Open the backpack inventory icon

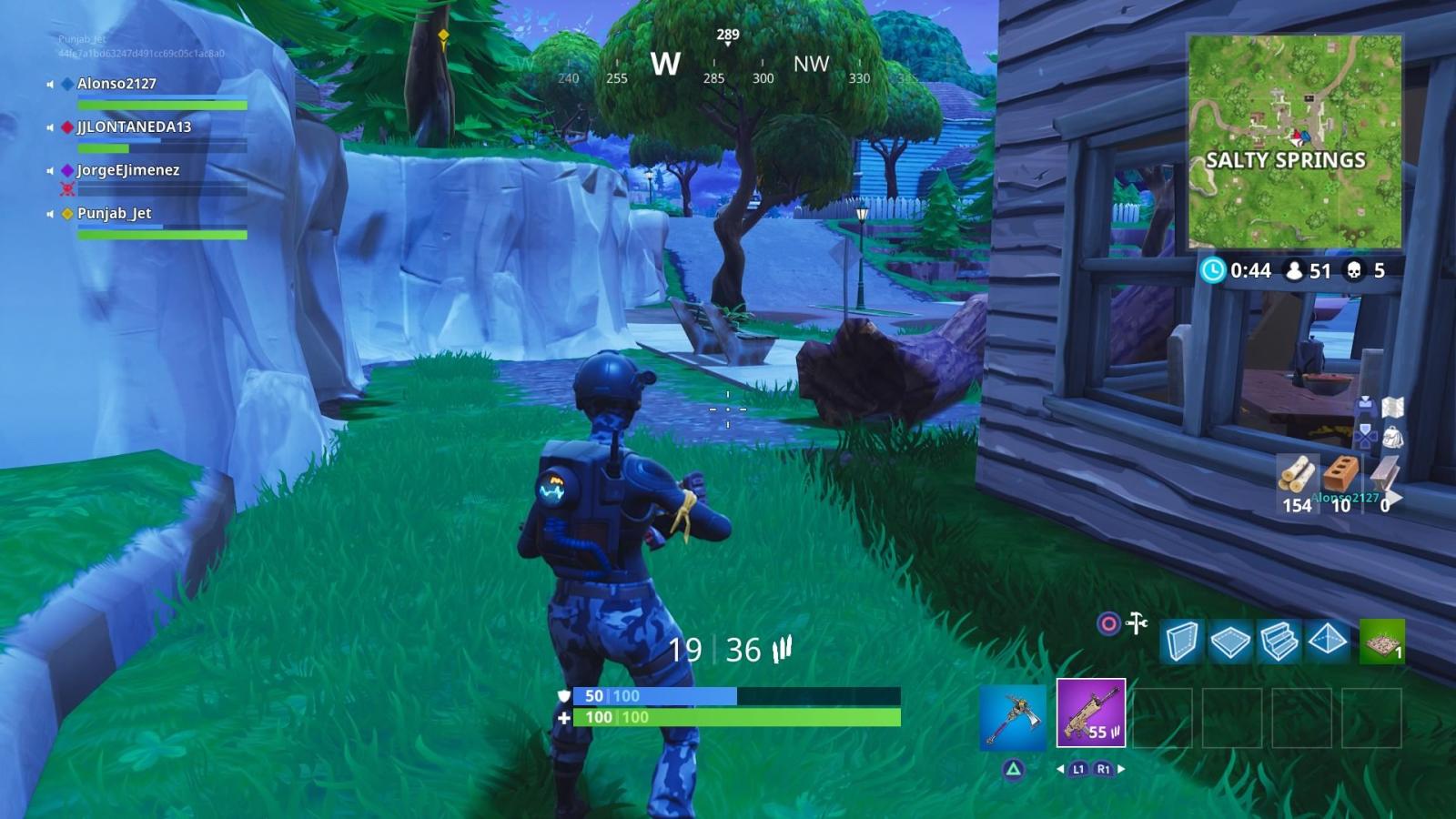coord(1393,438)
